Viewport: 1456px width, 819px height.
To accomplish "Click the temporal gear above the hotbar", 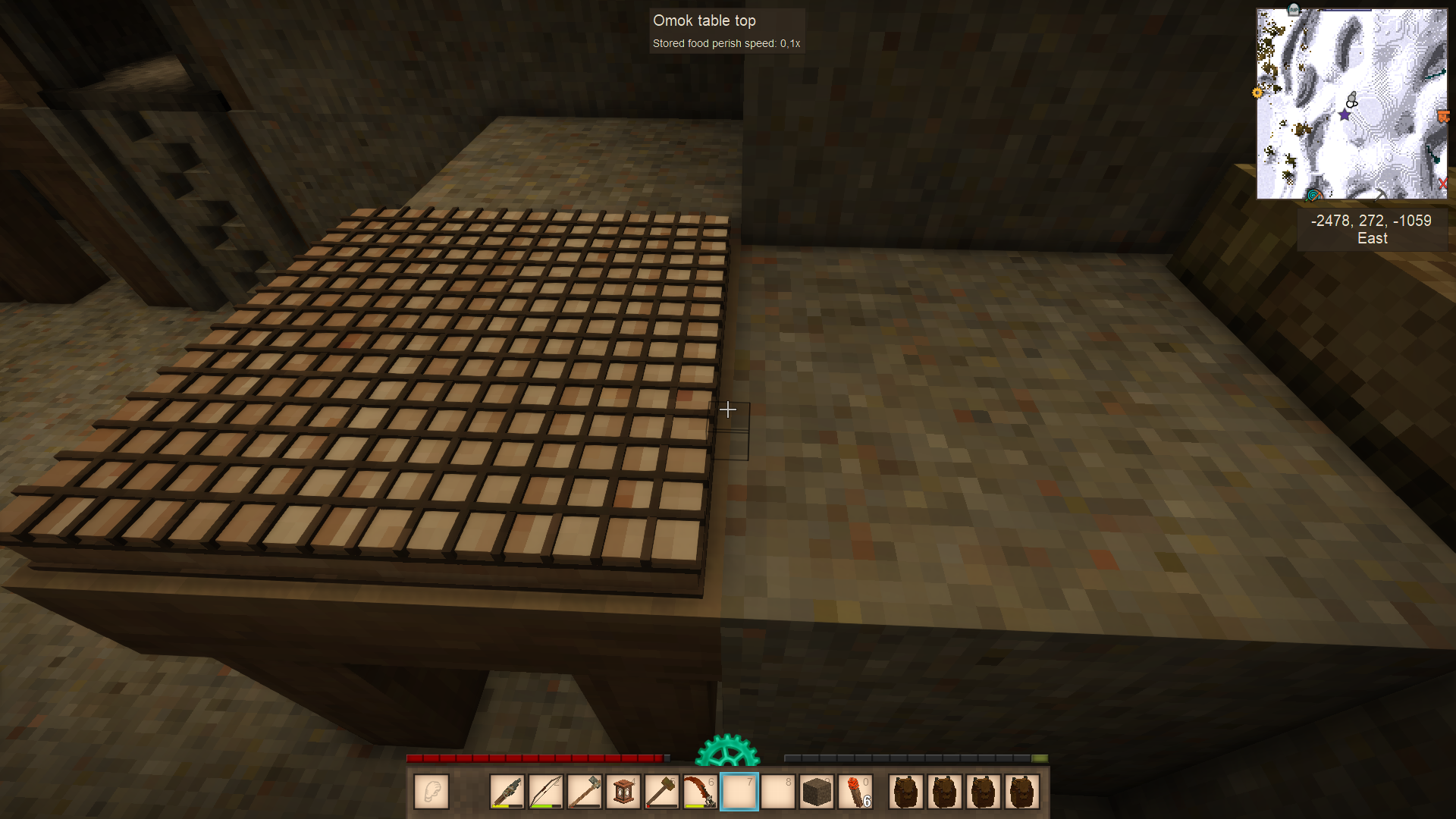I will pyautogui.click(x=728, y=752).
